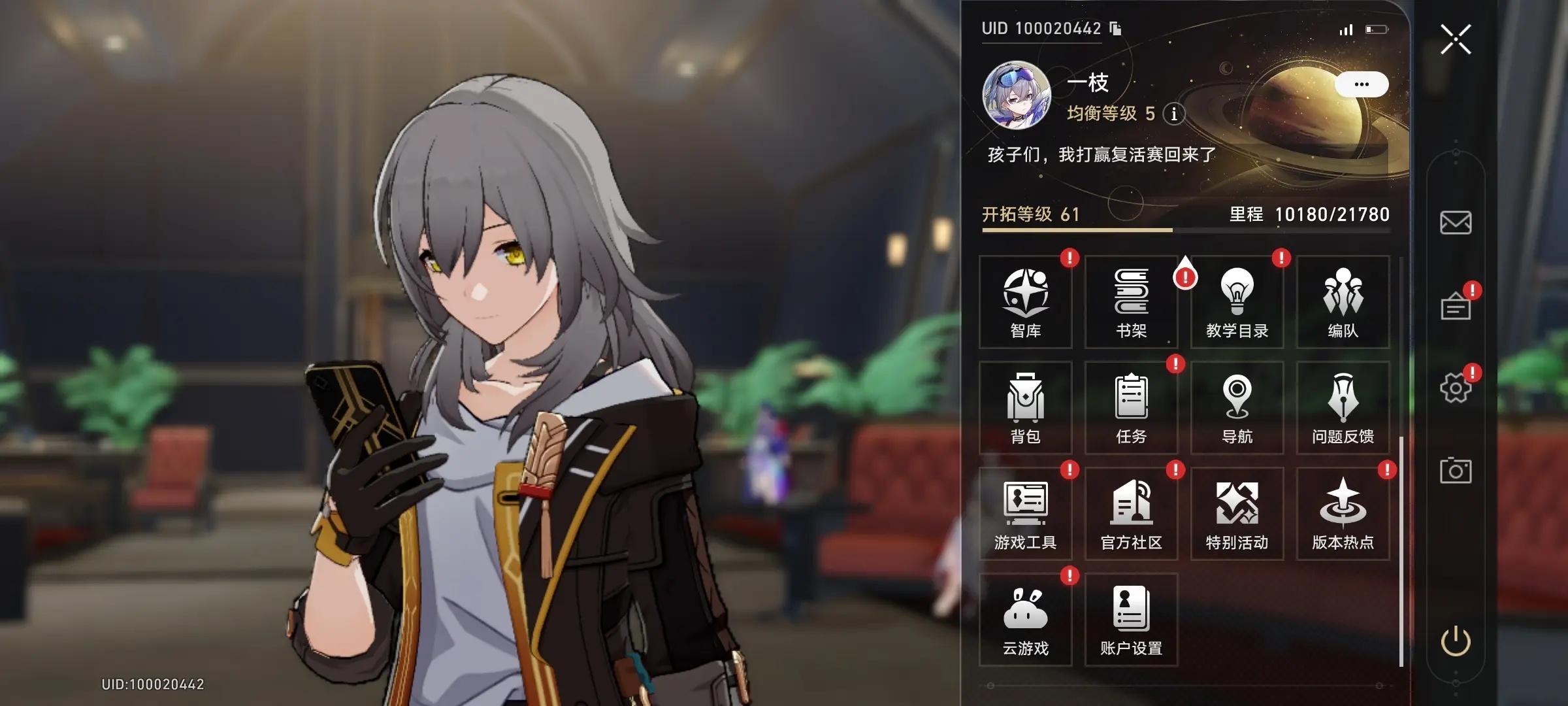Open the 教学目录 tutorial list

pyautogui.click(x=1237, y=302)
